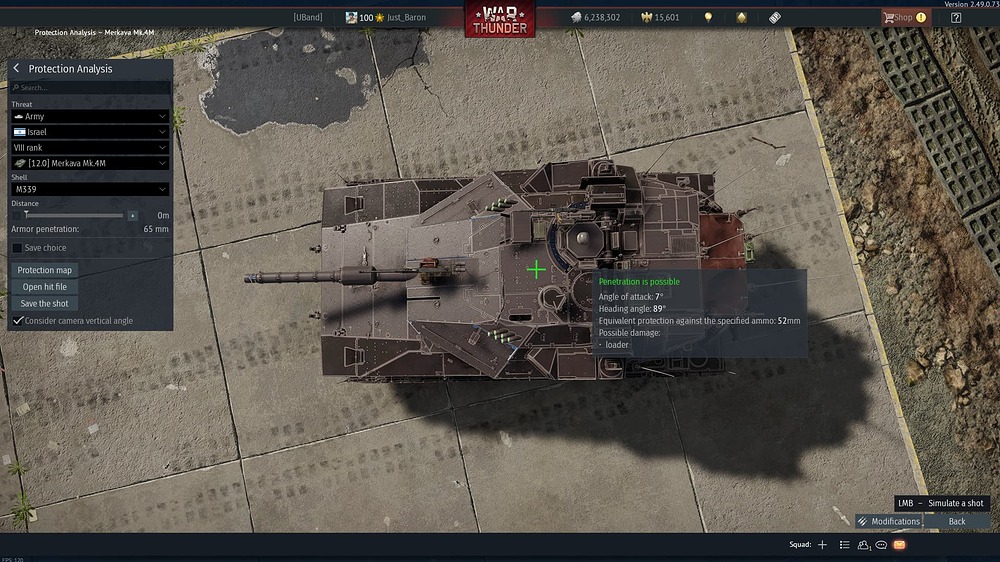The width and height of the screenshot is (1000, 562).
Task: Open the Israel nation dropdown
Action: [x=90, y=132]
